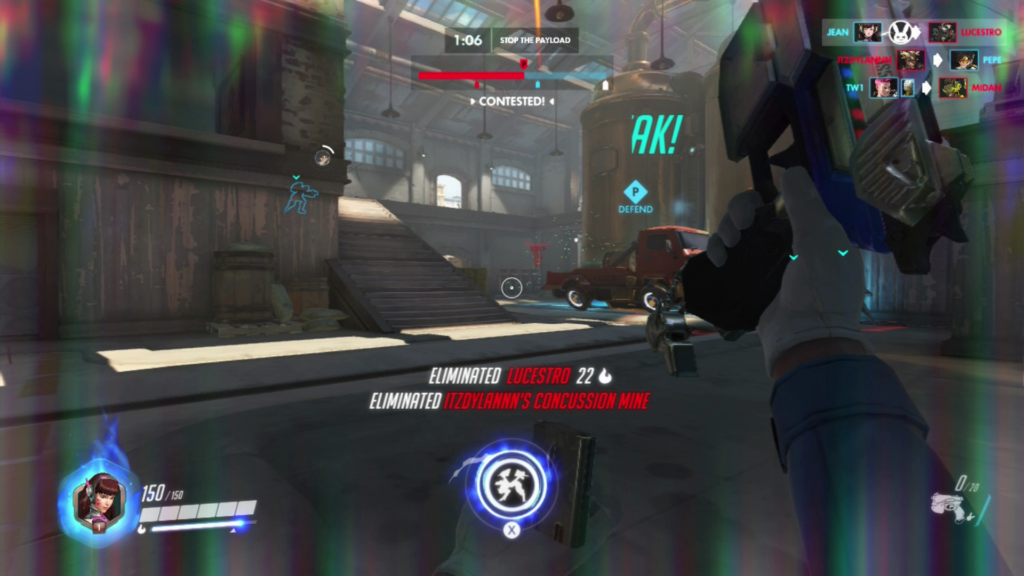Screen dimensions: 1024x576
Task: Select Lucestro's portrait in kill feed
Action: click(x=942, y=32)
